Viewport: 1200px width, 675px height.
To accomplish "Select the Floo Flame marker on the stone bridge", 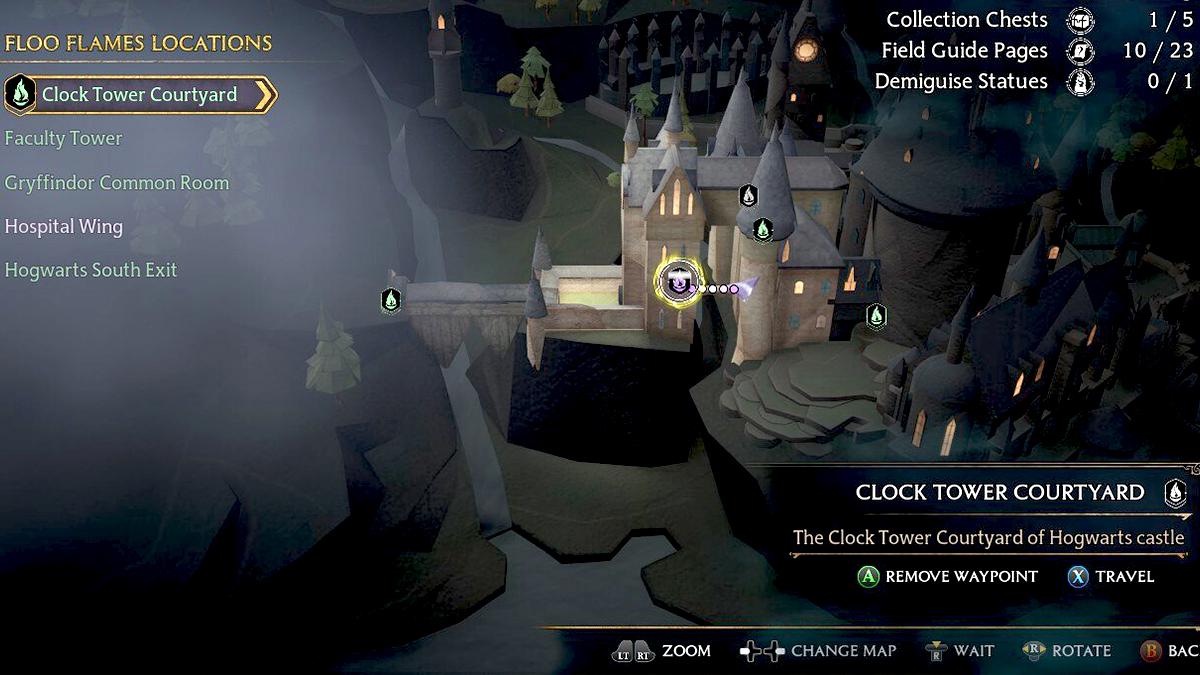I will click(391, 299).
